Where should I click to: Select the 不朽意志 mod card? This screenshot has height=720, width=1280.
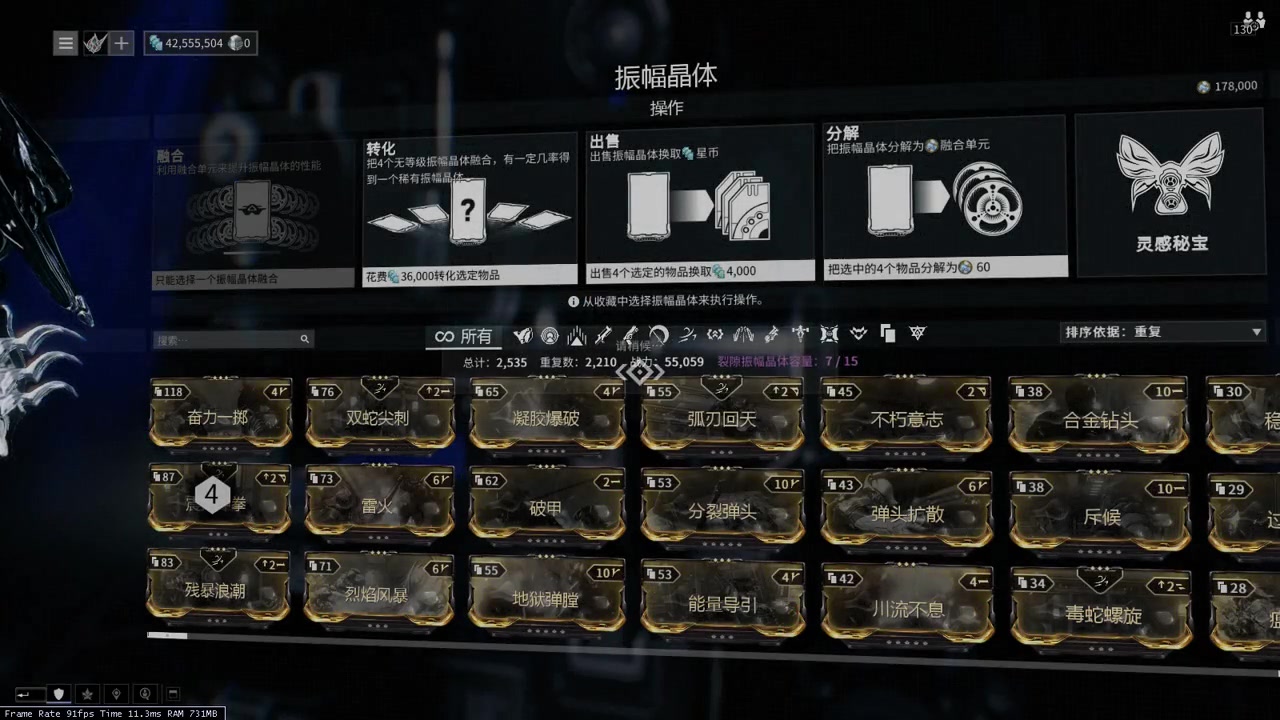click(x=906, y=416)
